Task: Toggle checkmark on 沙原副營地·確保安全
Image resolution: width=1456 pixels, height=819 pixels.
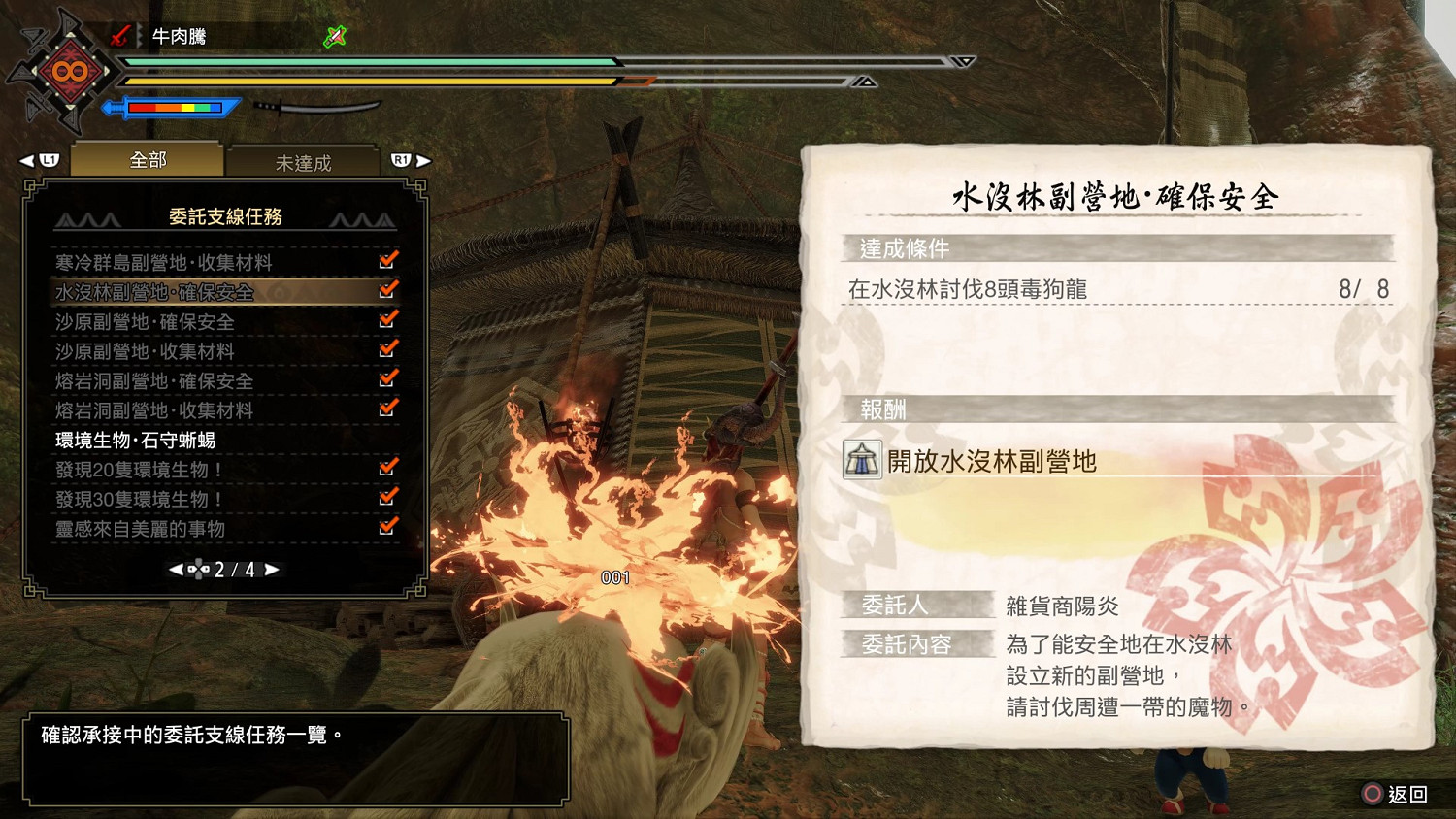Action: (388, 320)
